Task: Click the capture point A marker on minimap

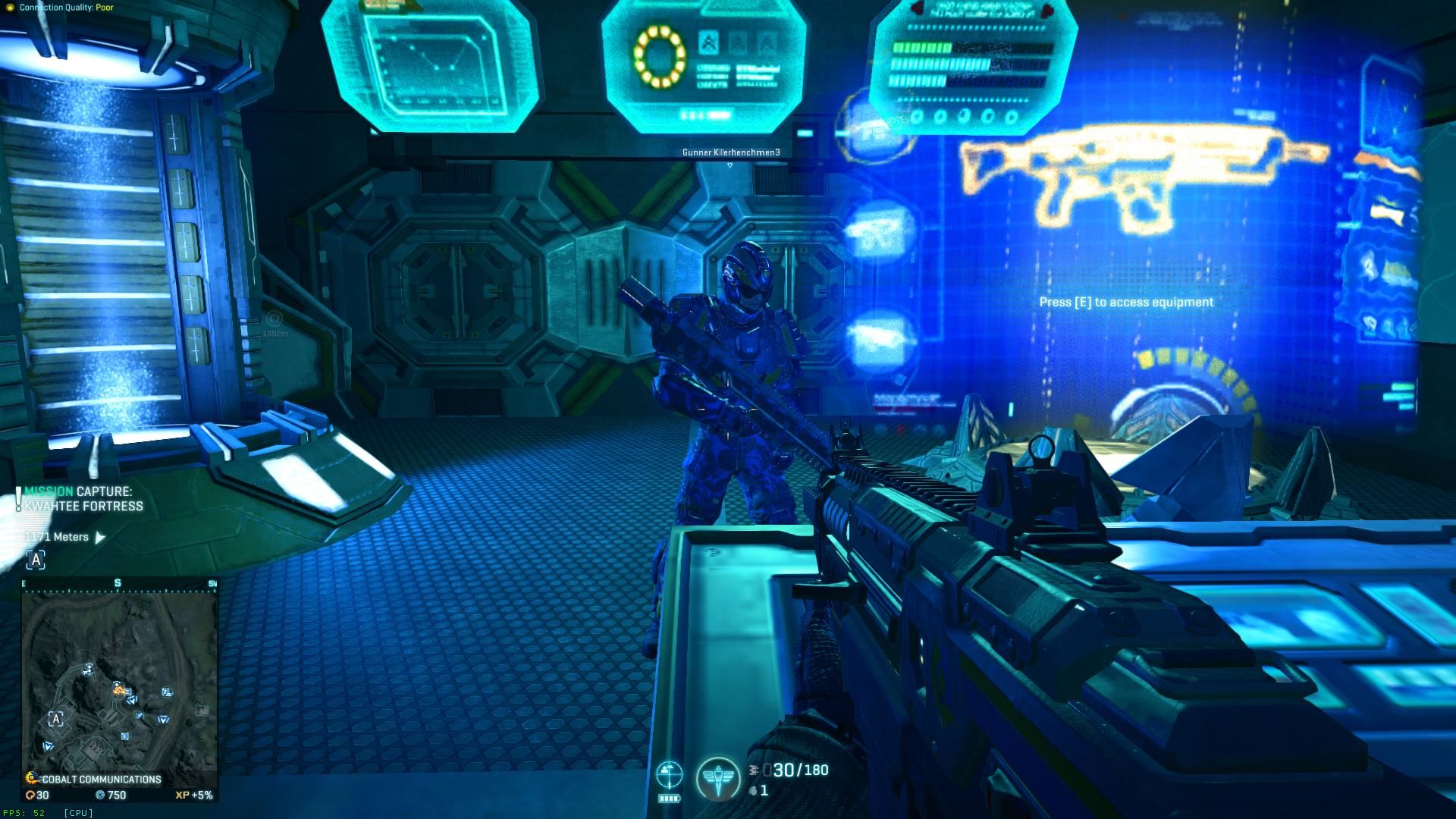Action: (x=56, y=718)
